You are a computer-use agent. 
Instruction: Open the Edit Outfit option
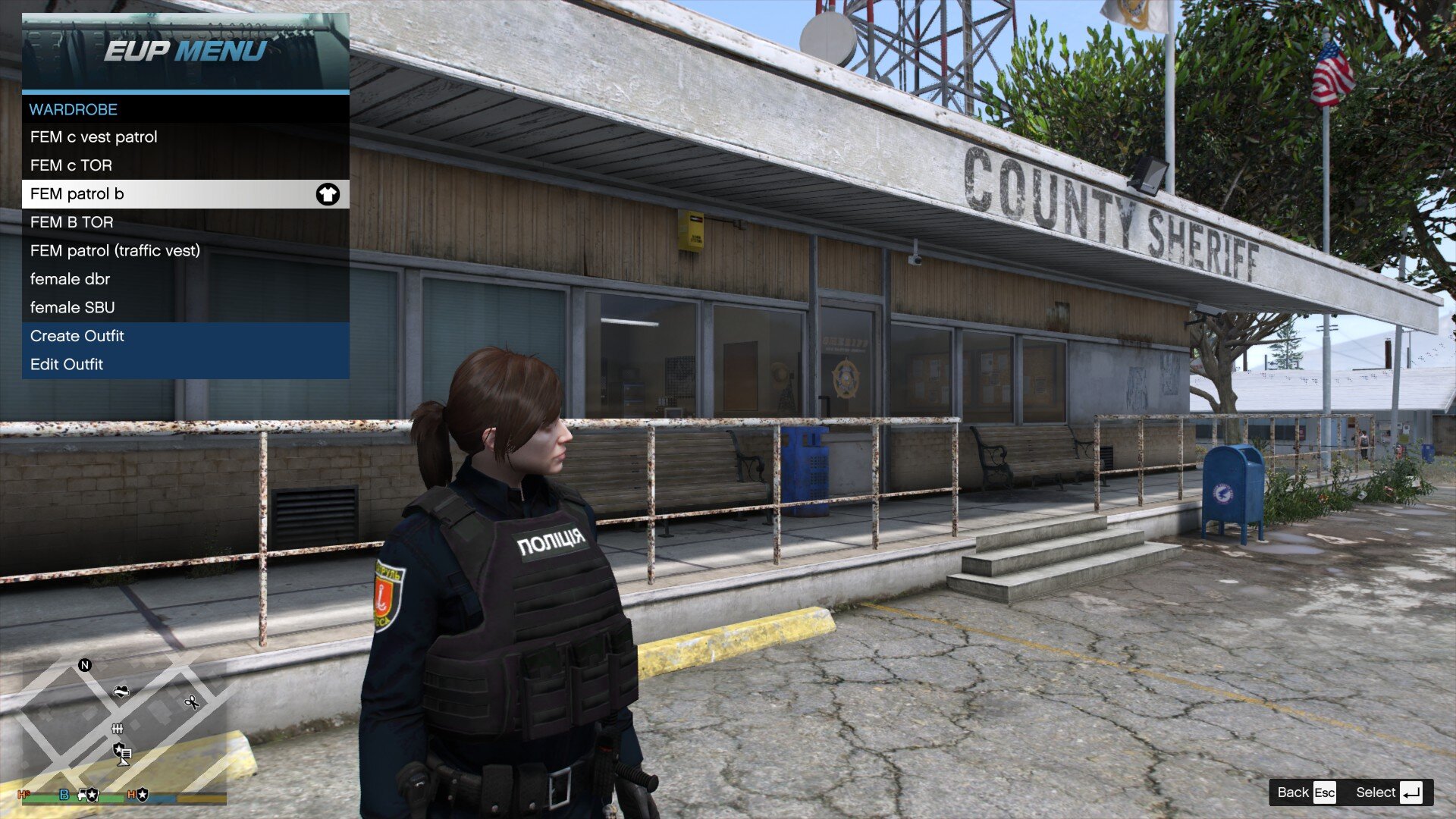[185, 365]
